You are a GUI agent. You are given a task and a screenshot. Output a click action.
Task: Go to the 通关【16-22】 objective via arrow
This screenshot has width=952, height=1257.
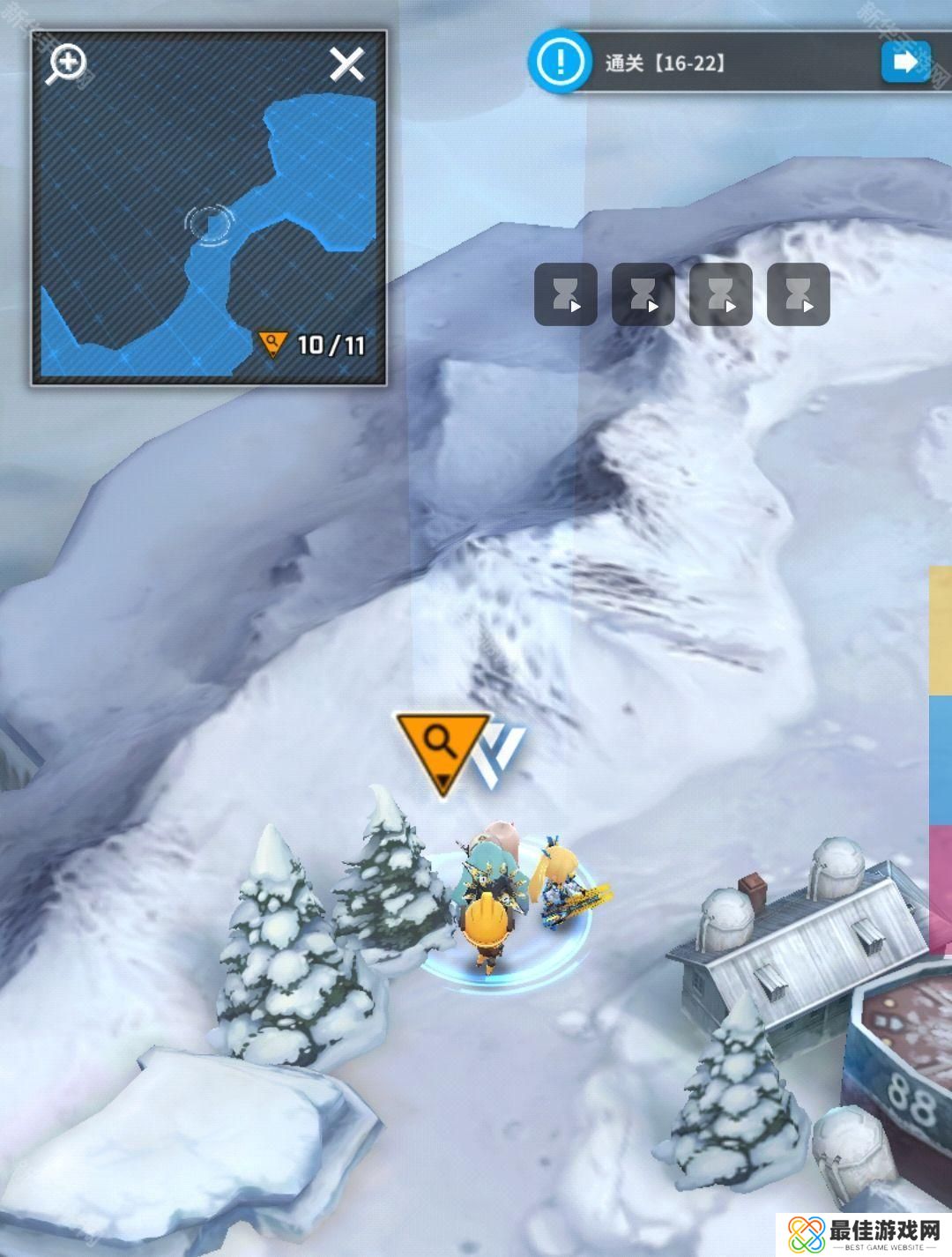pos(905,62)
